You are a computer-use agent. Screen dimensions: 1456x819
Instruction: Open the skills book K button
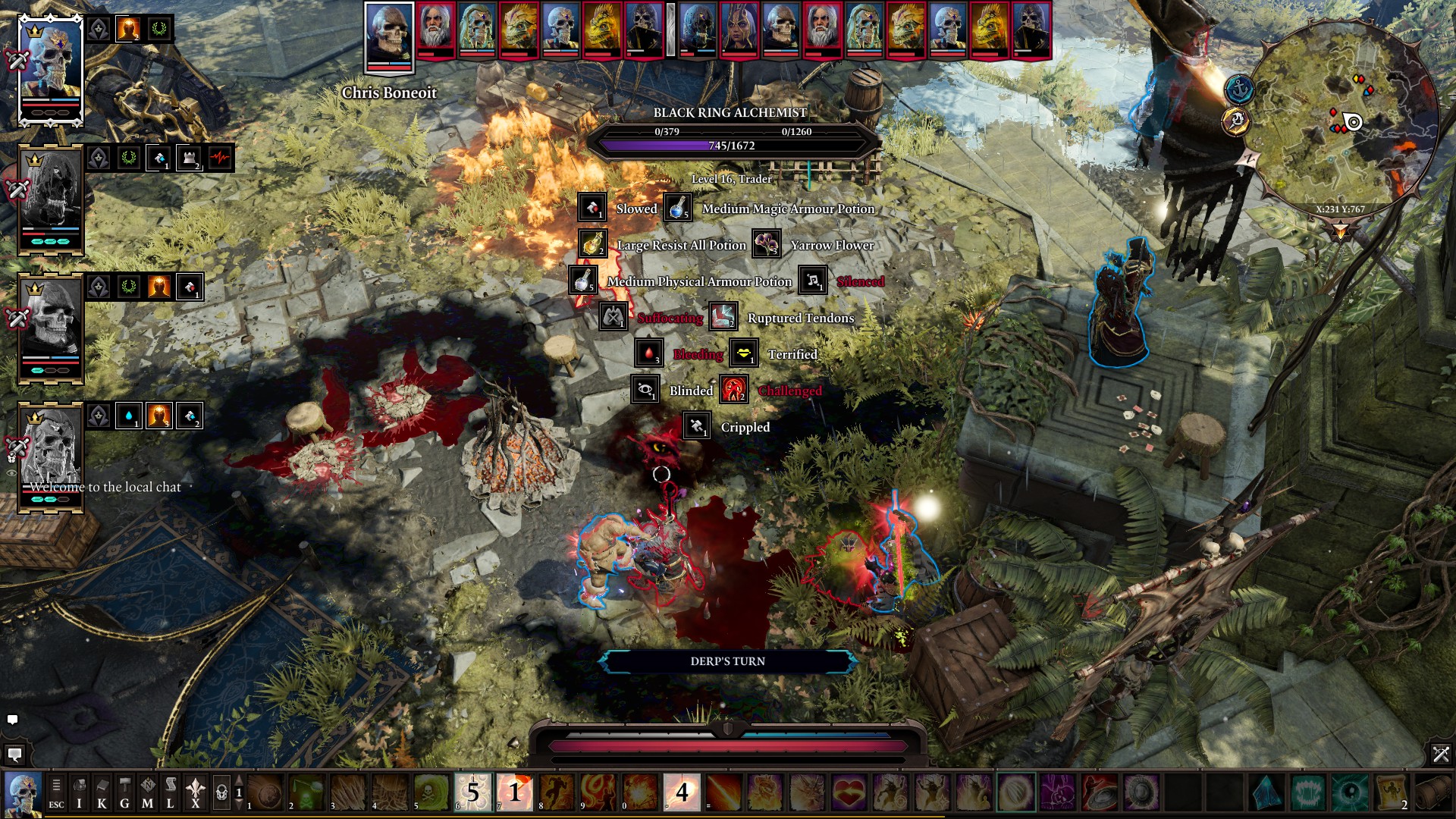pos(102,793)
